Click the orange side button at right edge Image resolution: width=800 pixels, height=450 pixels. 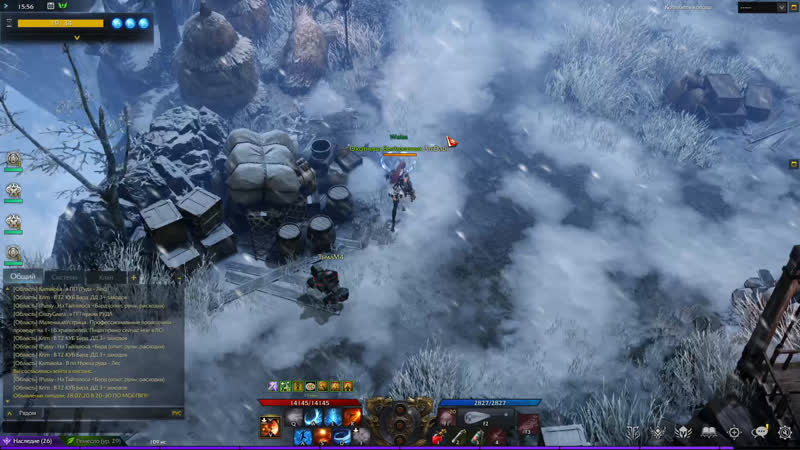tap(794, 162)
